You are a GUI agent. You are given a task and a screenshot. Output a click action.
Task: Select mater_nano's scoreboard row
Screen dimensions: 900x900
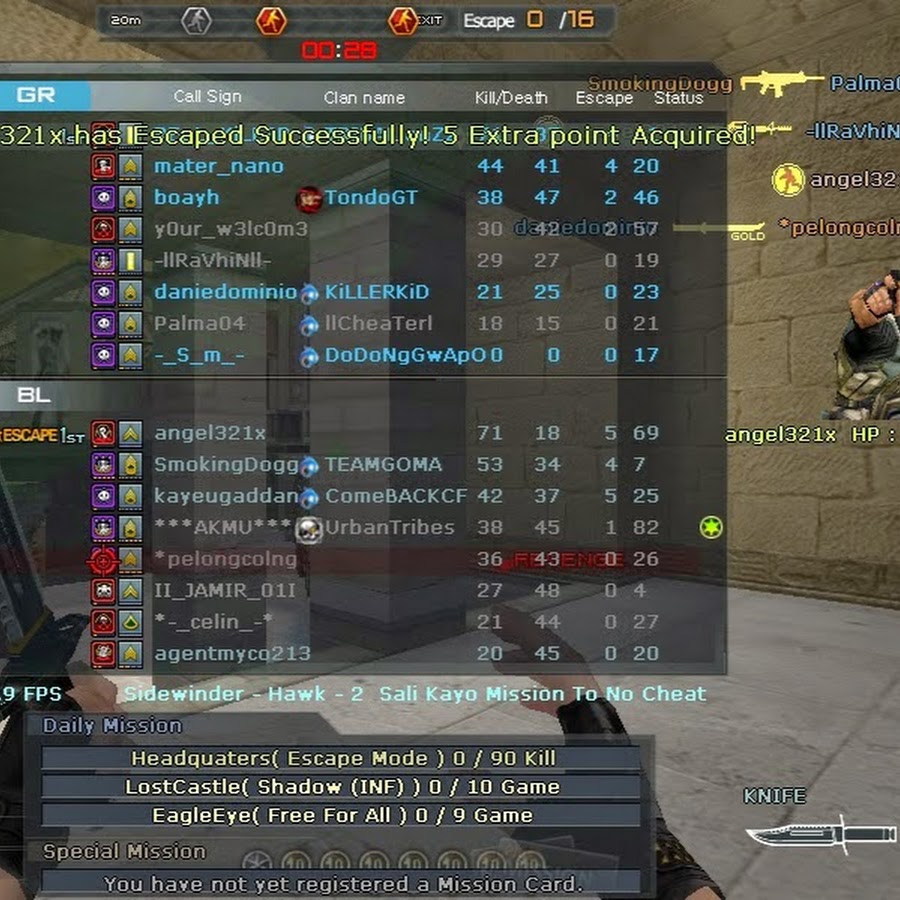pyautogui.click(x=219, y=166)
